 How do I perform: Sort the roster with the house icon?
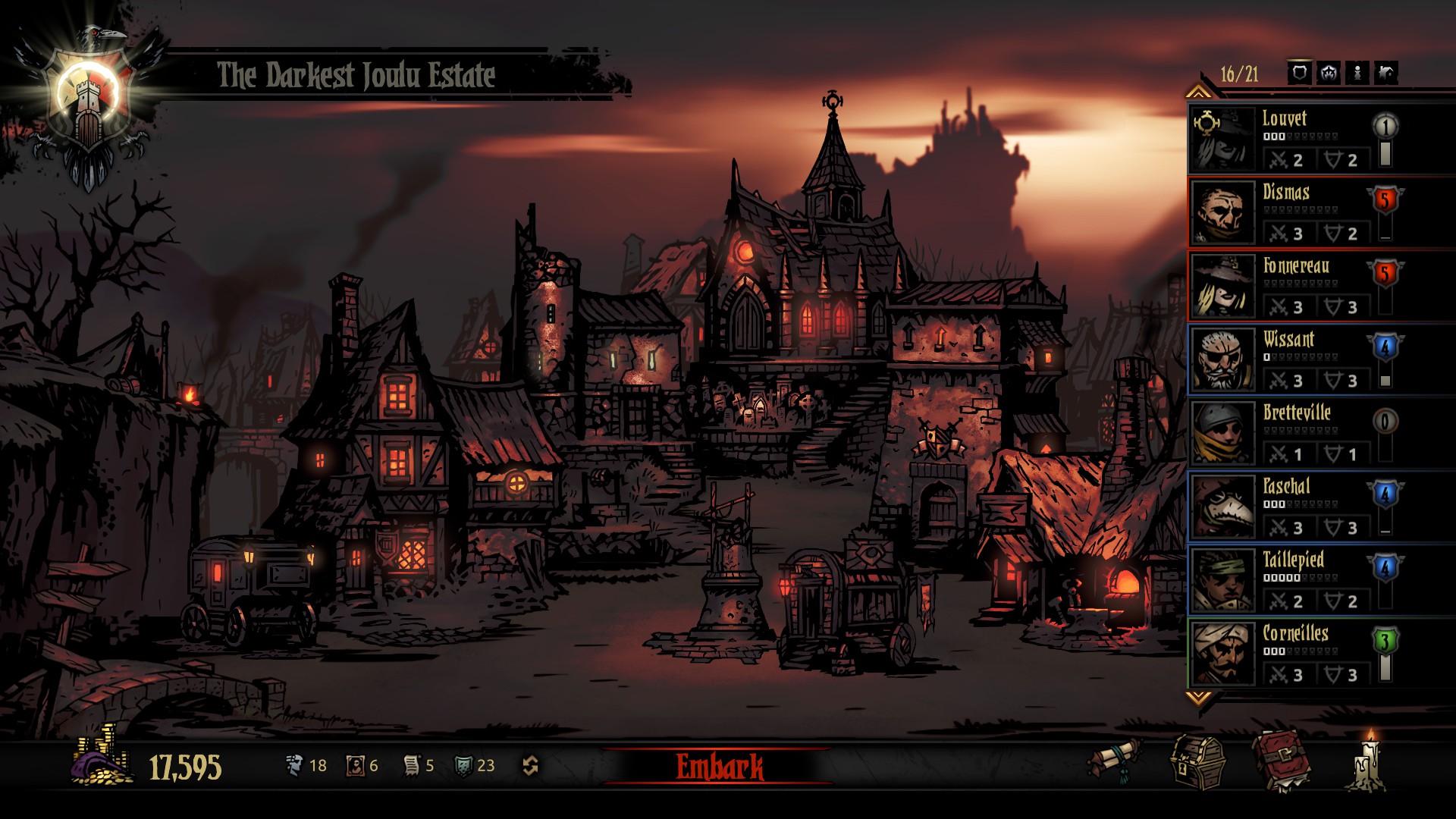coord(1386,73)
